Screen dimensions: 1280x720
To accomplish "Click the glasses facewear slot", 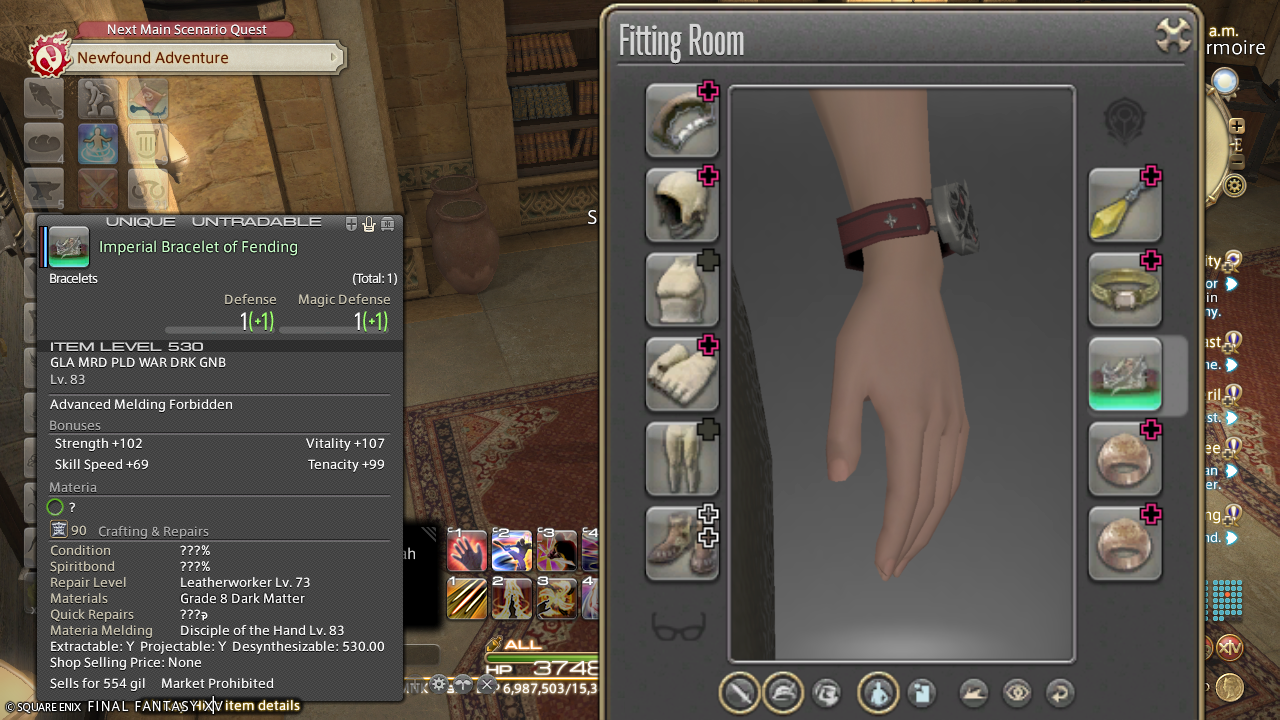I will point(679,627).
